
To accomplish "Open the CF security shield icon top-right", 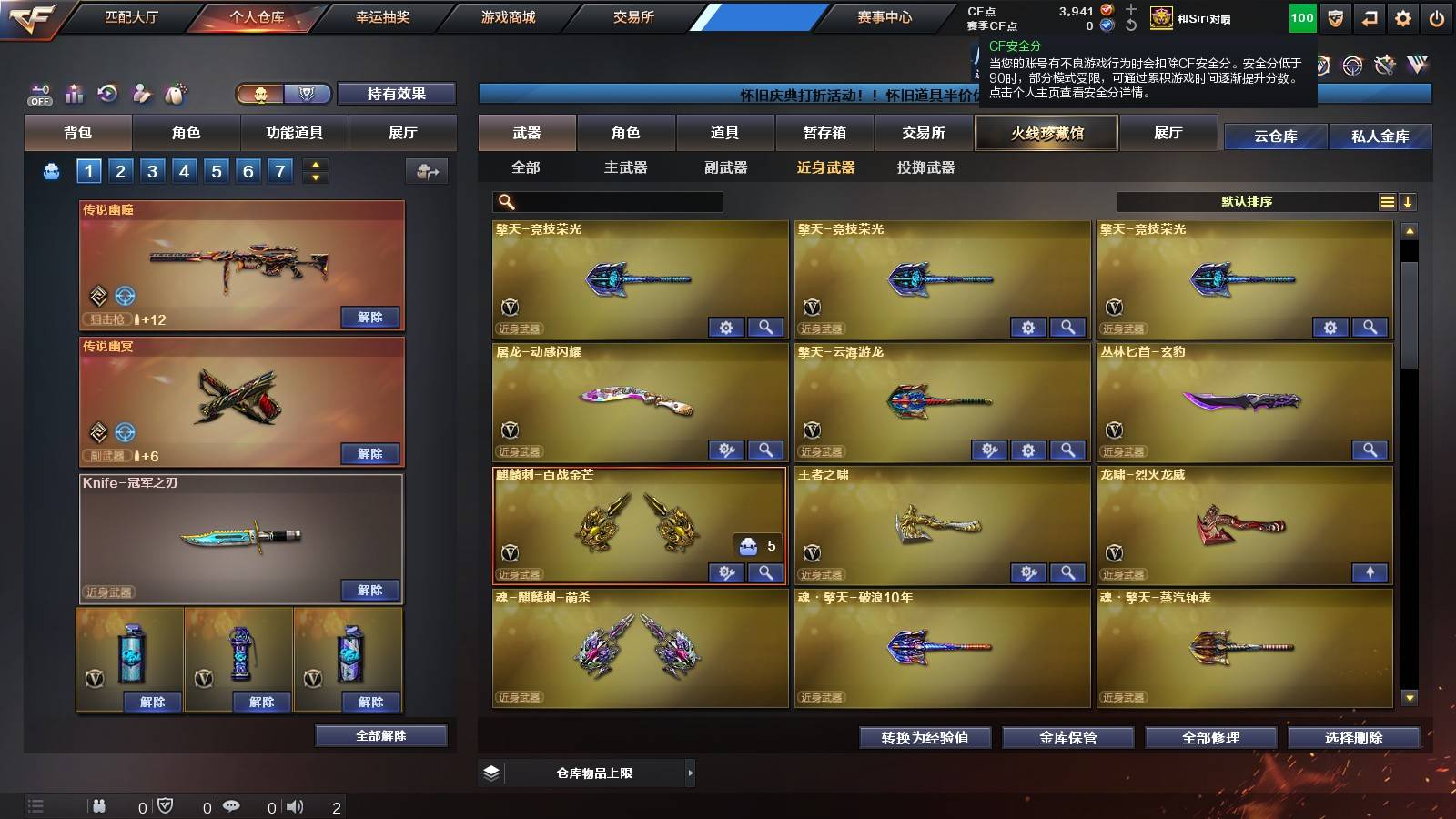I will [1334, 16].
